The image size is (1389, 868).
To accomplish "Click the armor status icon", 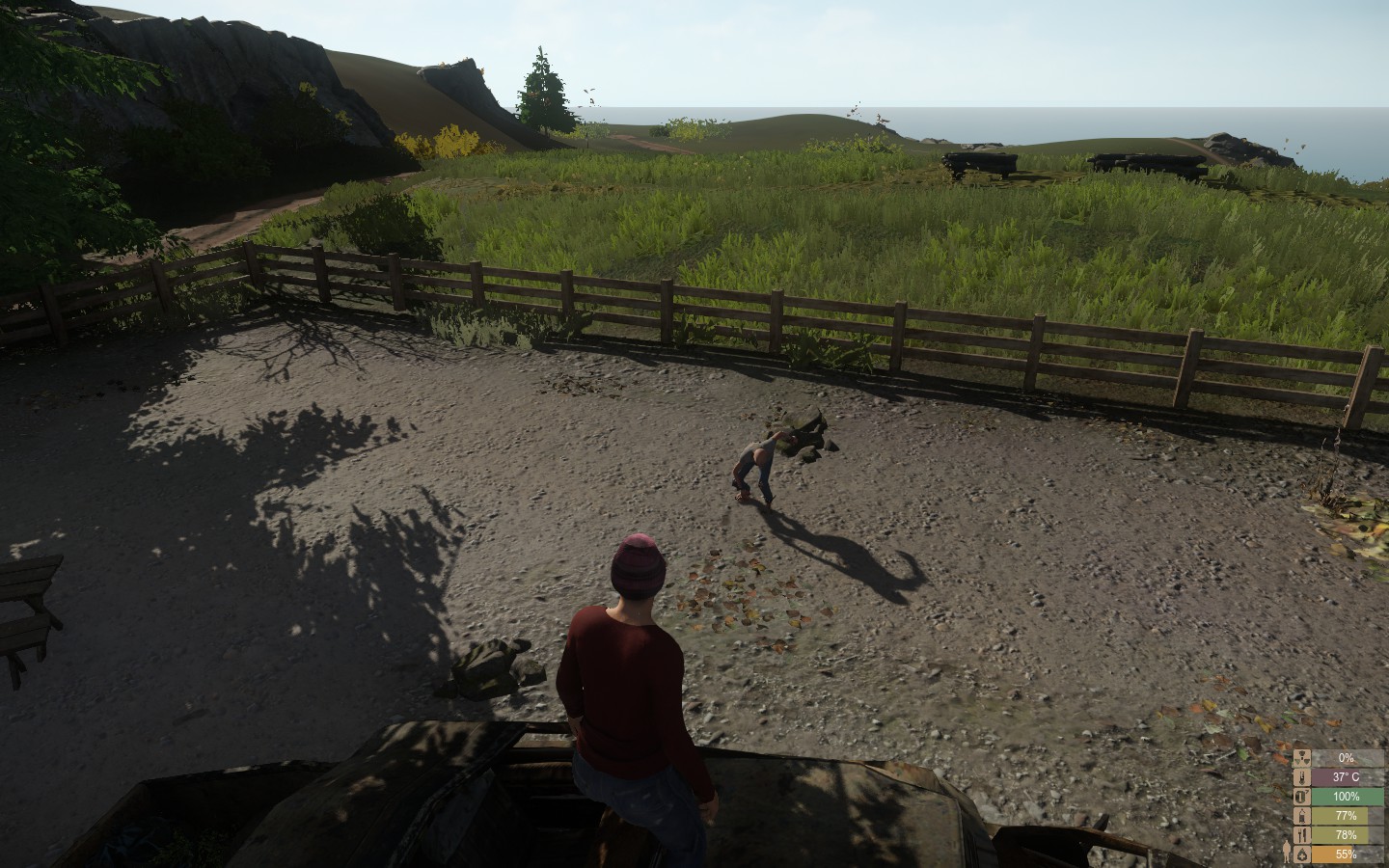I will coord(1302,797).
